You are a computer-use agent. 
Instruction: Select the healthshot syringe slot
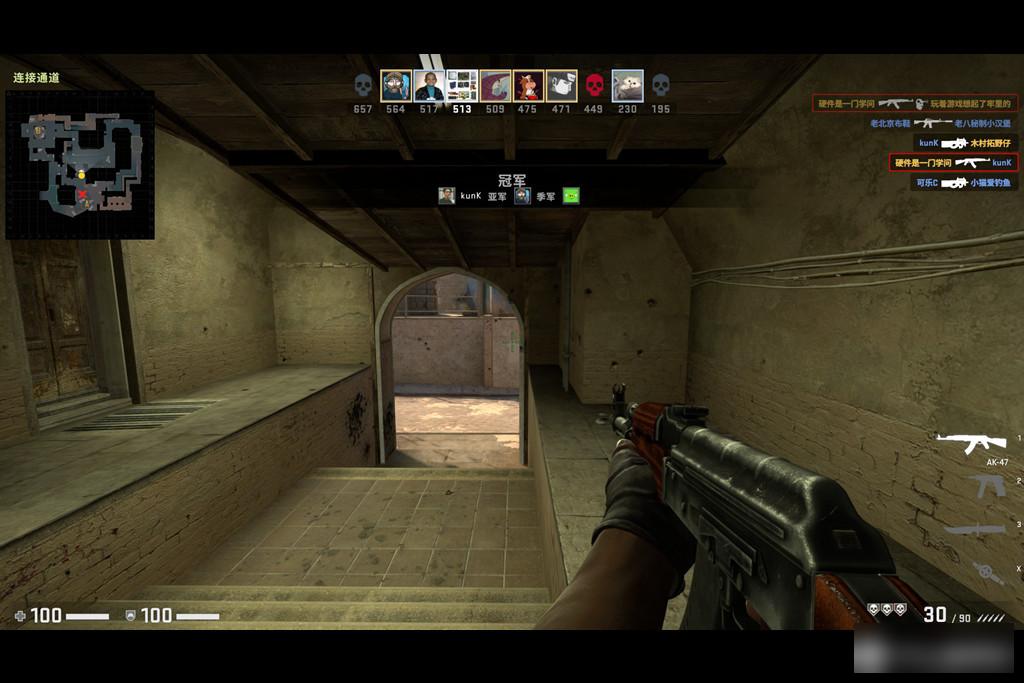987,572
